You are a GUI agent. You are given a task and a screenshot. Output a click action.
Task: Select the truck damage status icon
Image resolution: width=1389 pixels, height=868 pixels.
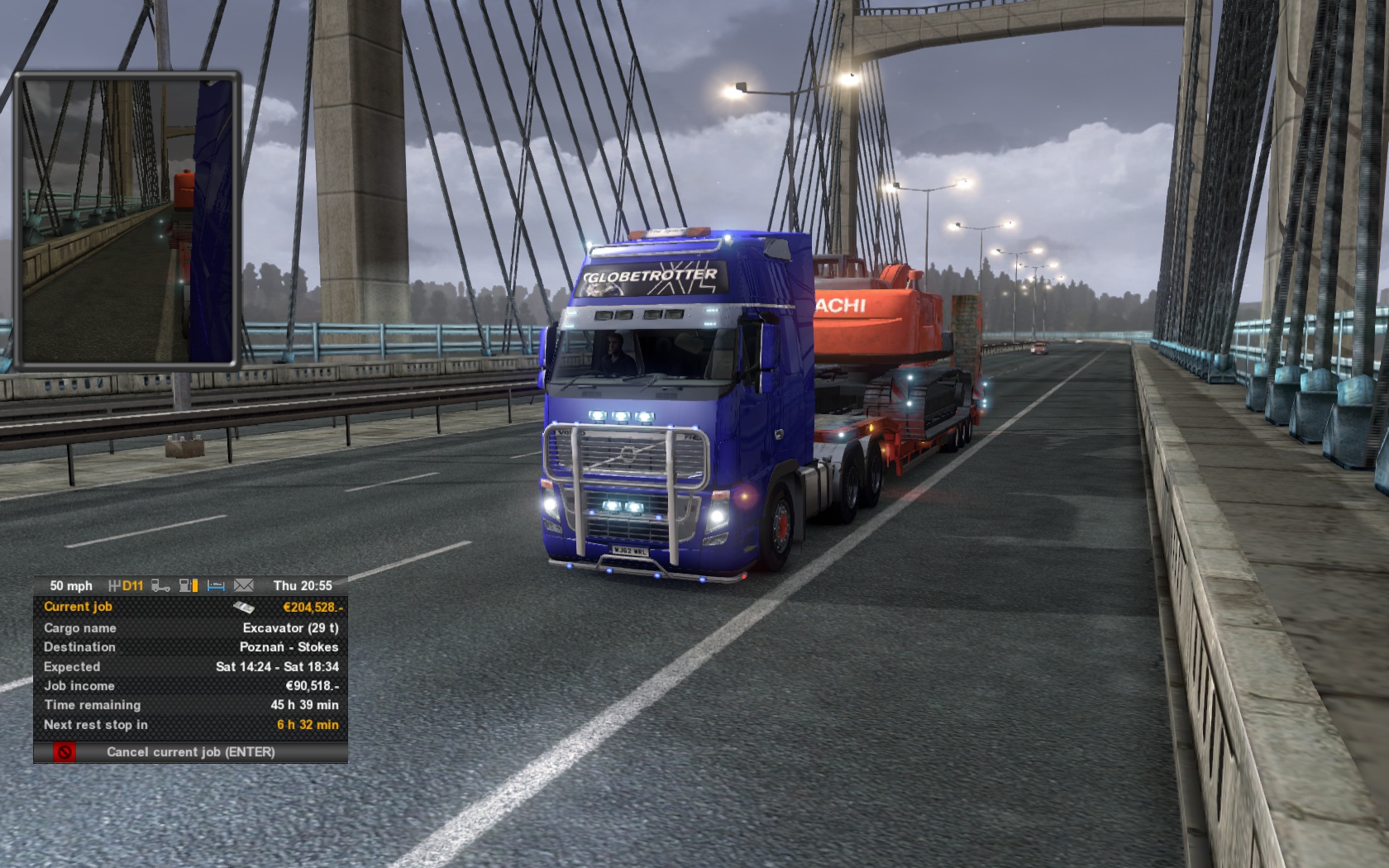click(161, 585)
